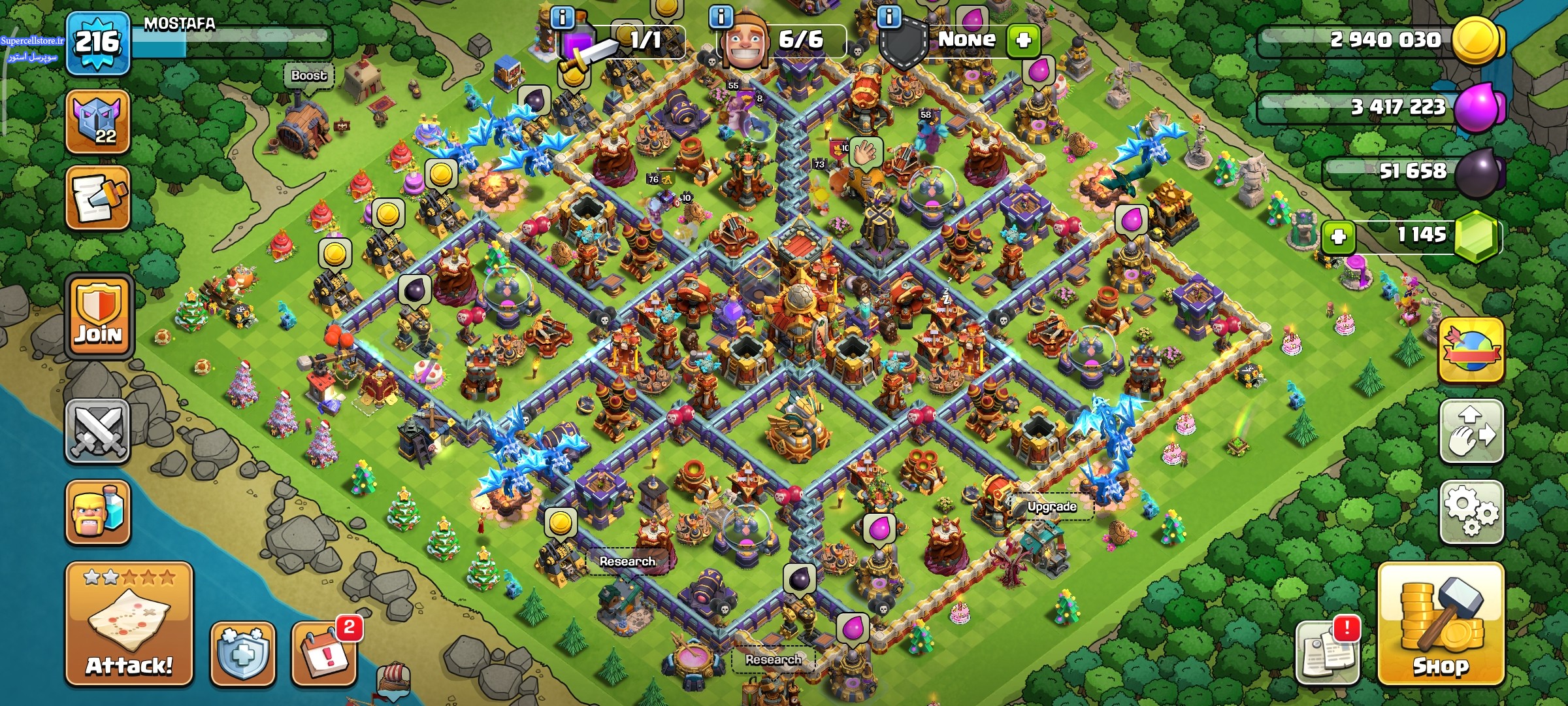Open the barbarian army training button
Image resolution: width=1568 pixels, height=706 pixels.
point(97,513)
